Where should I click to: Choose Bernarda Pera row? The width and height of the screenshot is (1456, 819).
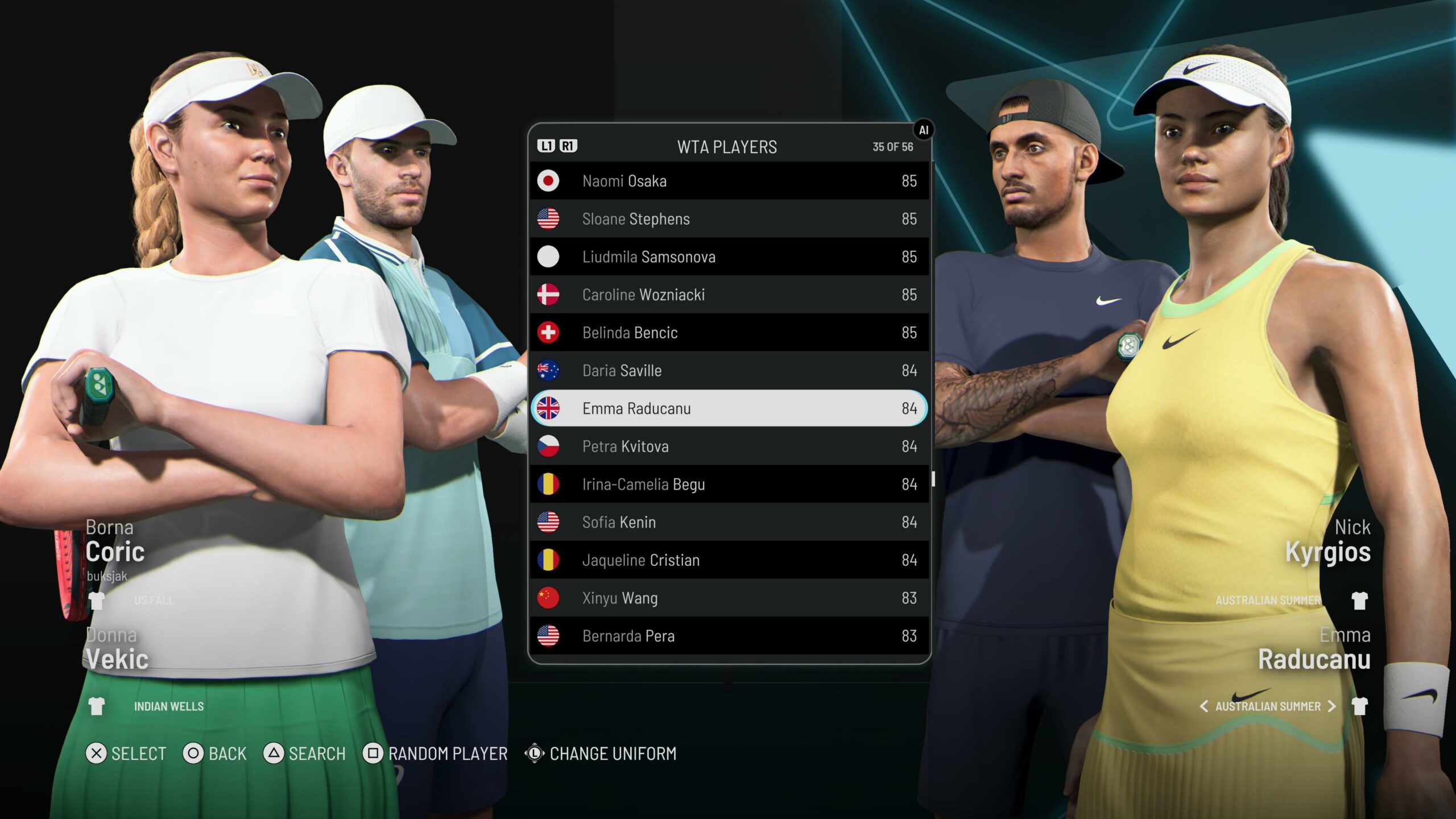click(x=729, y=636)
